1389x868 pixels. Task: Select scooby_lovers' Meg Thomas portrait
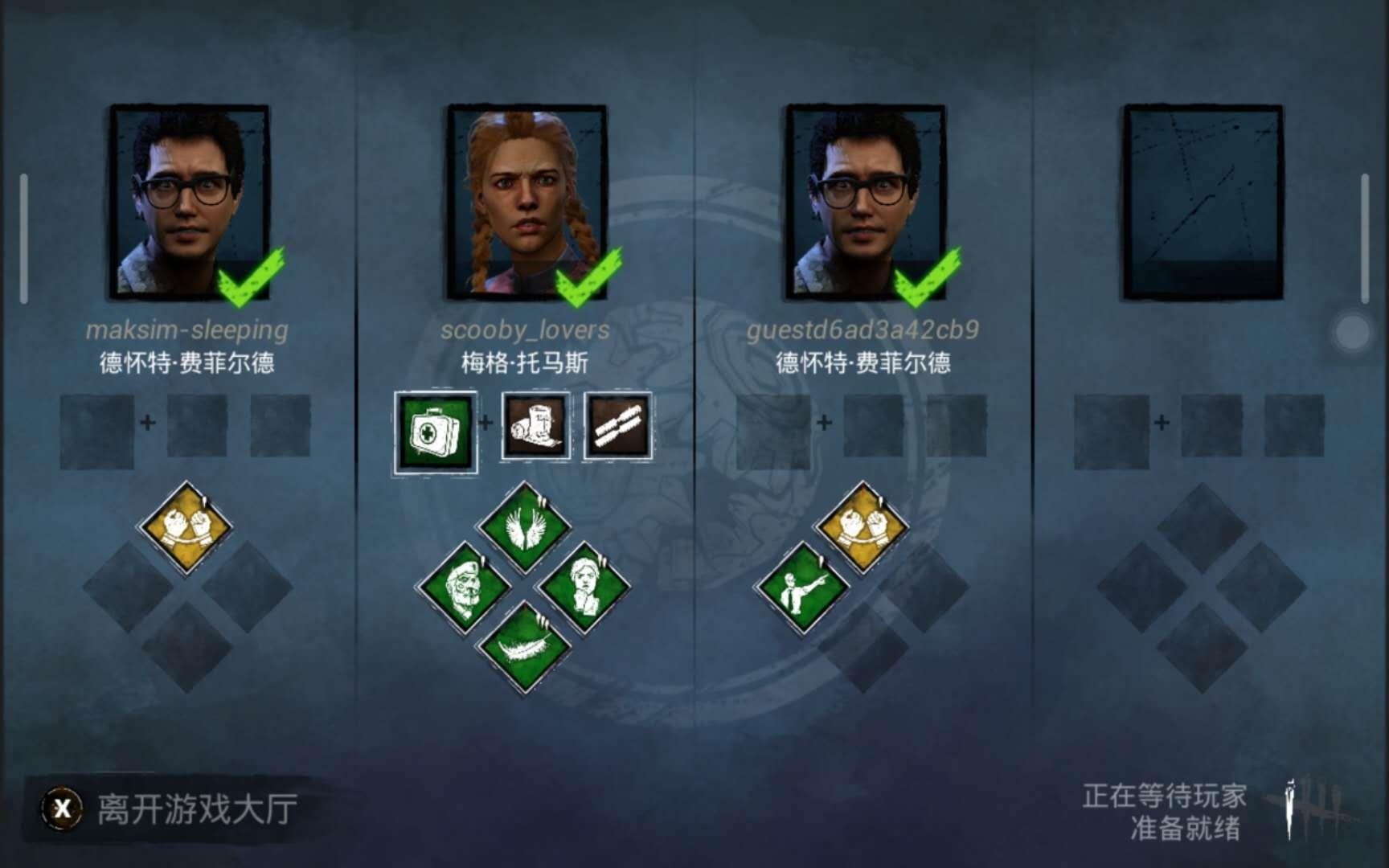coord(527,202)
